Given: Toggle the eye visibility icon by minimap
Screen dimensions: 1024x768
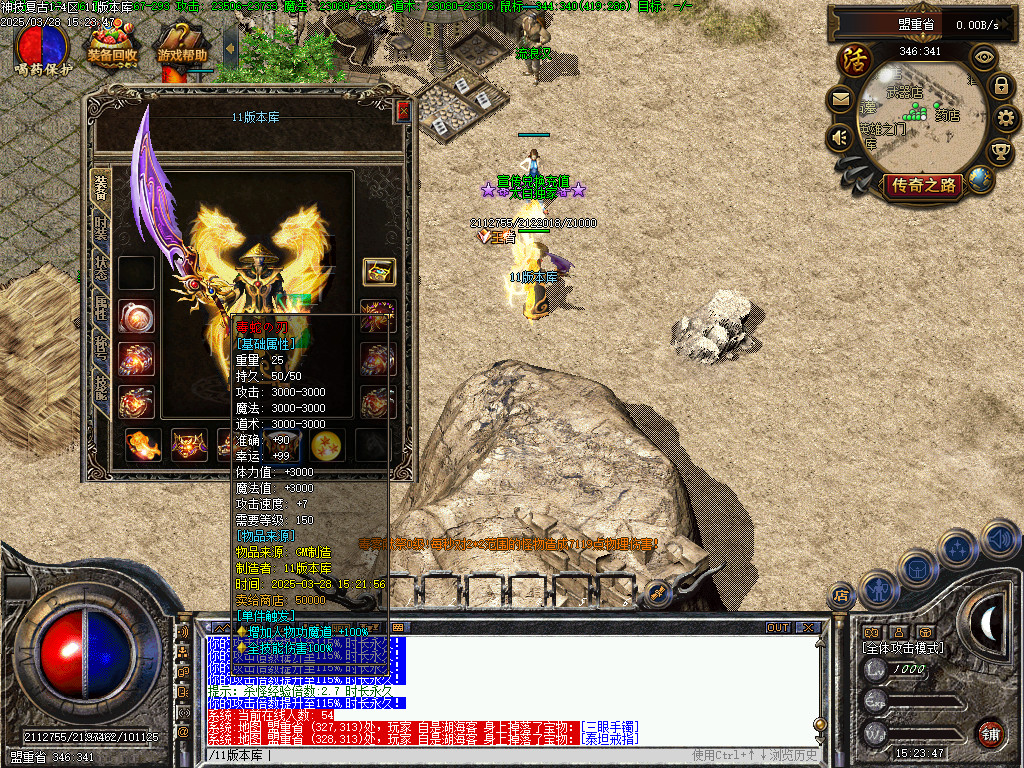Looking at the screenshot, I should click(x=985, y=57).
